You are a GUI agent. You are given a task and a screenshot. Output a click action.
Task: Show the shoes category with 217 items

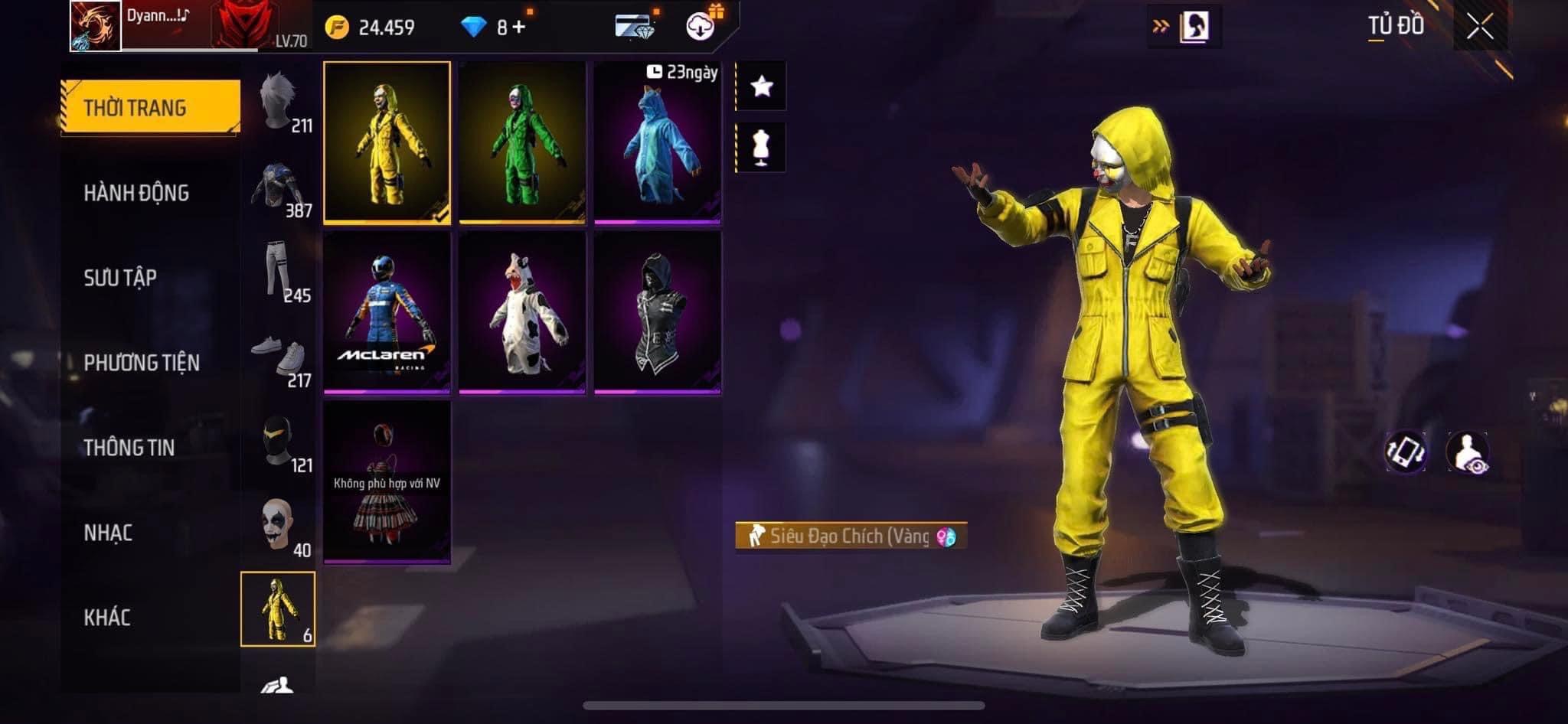(x=279, y=357)
